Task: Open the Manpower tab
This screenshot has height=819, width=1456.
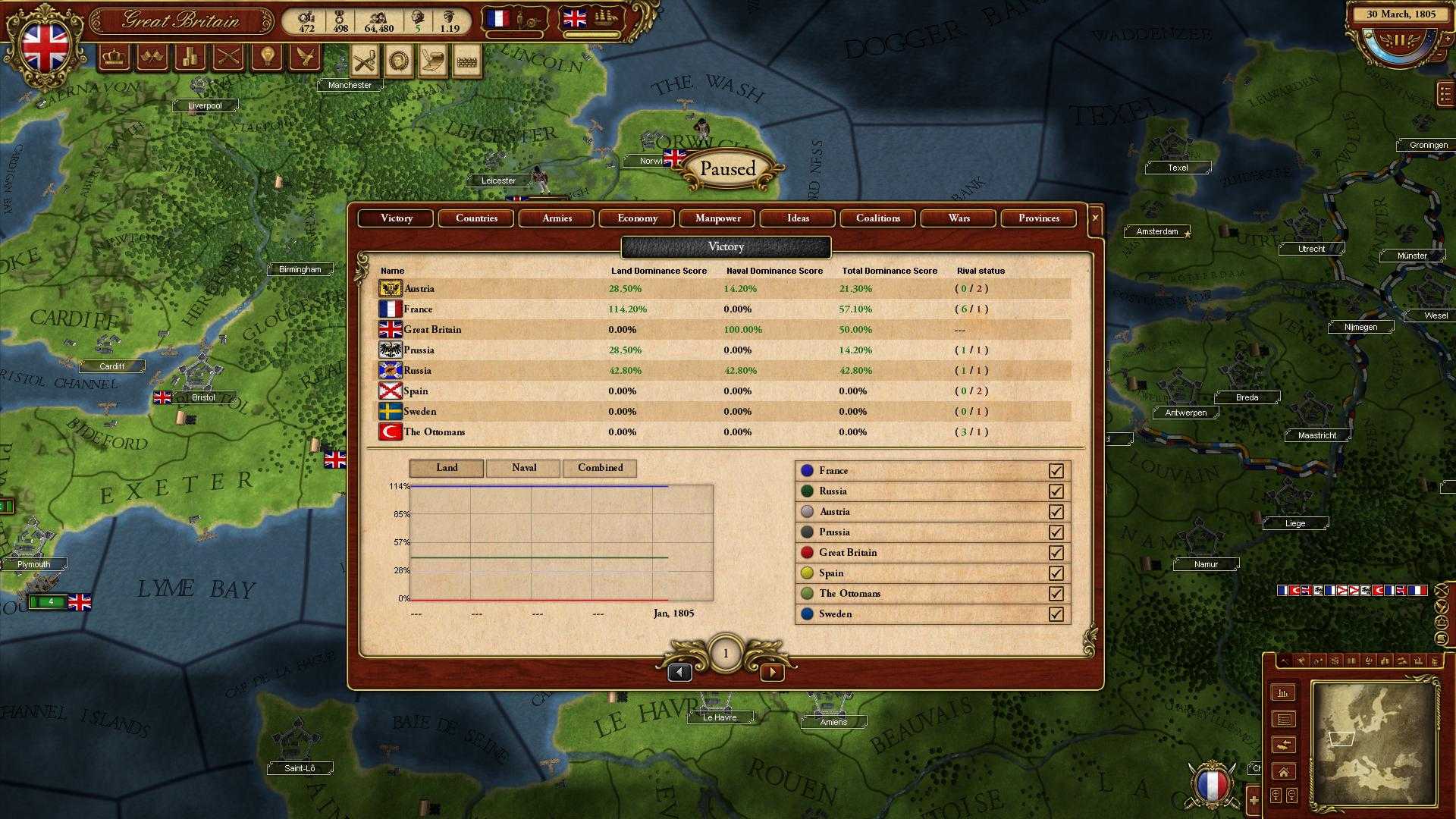Action: [x=717, y=218]
